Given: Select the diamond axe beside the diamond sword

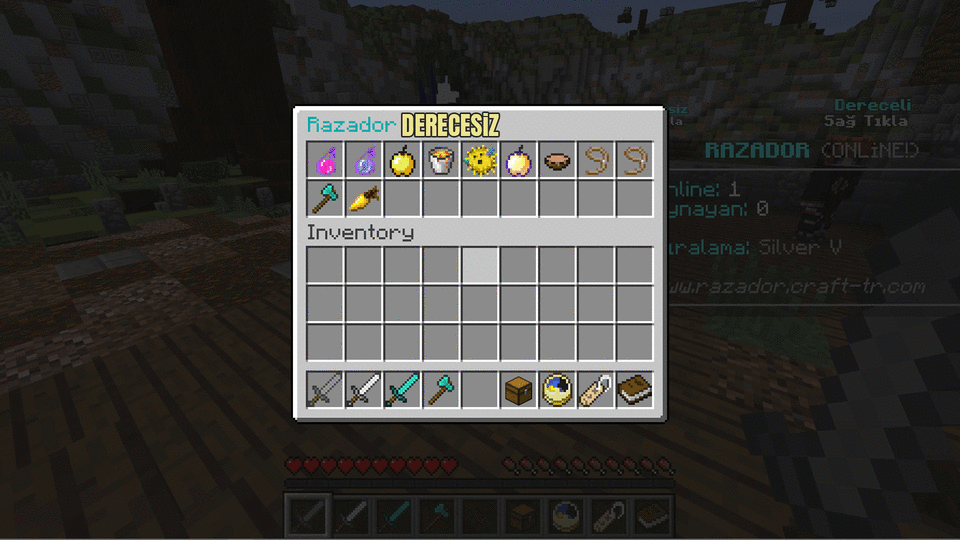Looking at the screenshot, I should [x=441, y=389].
